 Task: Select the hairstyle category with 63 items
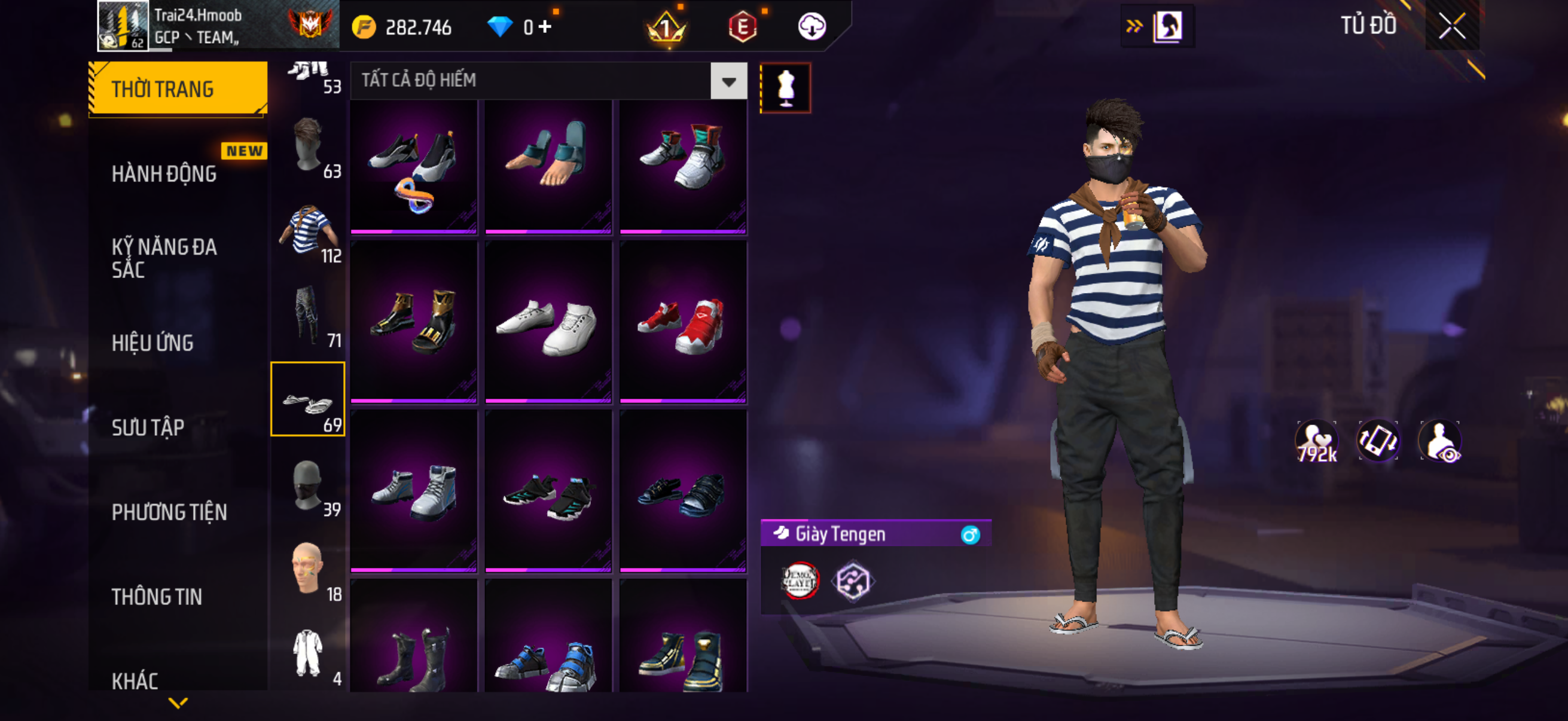[x=307, y=146]
